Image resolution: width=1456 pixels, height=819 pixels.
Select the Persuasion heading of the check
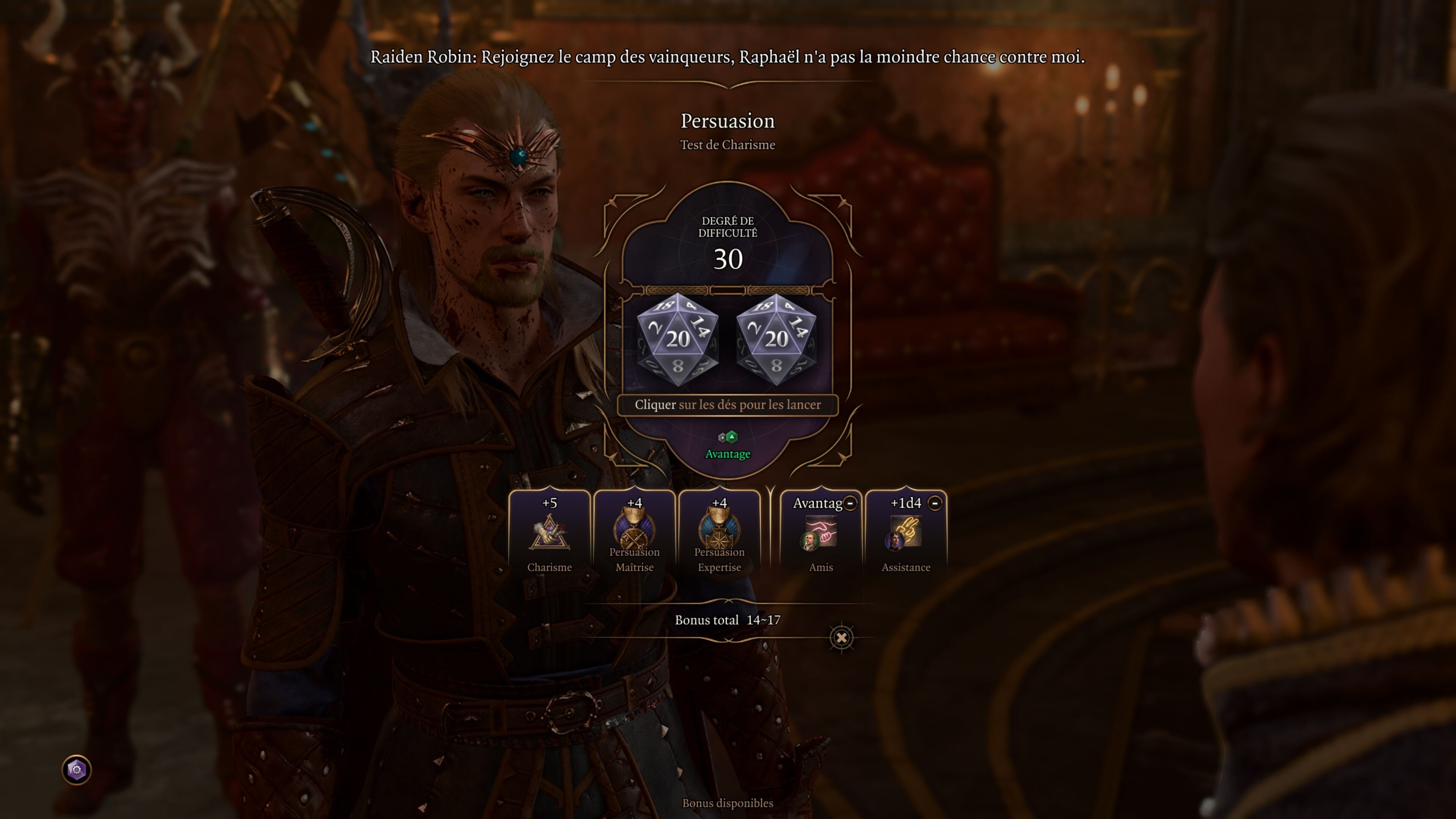coord(728,121)
